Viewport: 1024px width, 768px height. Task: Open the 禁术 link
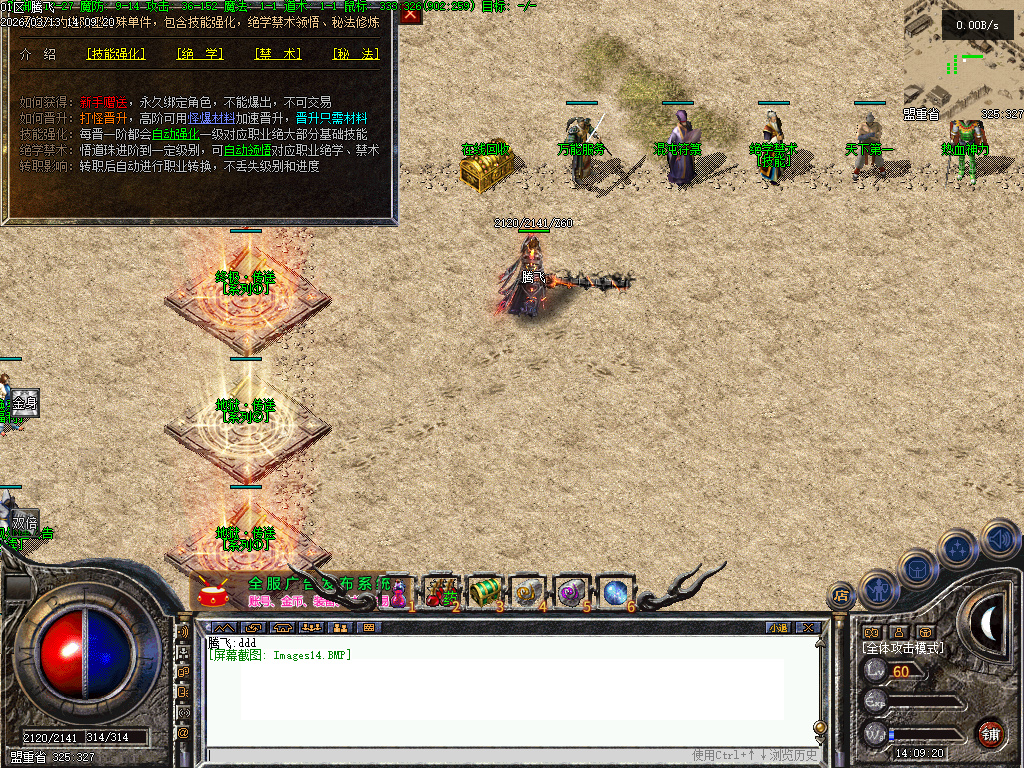(277, 54)
